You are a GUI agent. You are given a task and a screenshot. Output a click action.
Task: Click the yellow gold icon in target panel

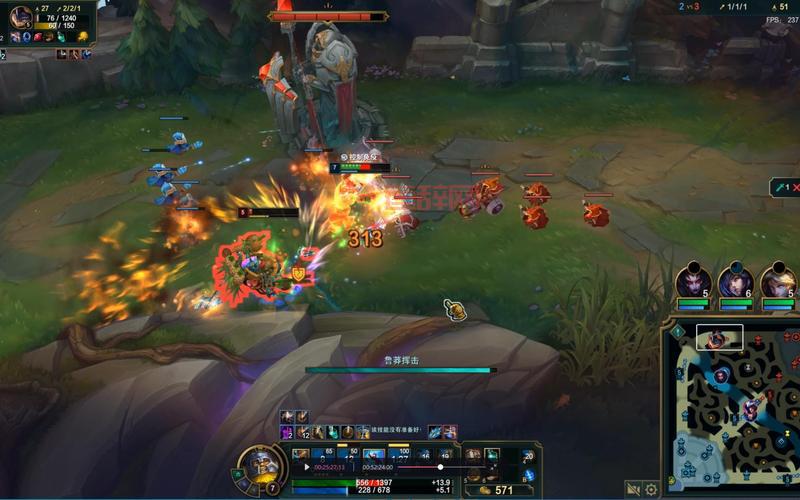(84, 37)
